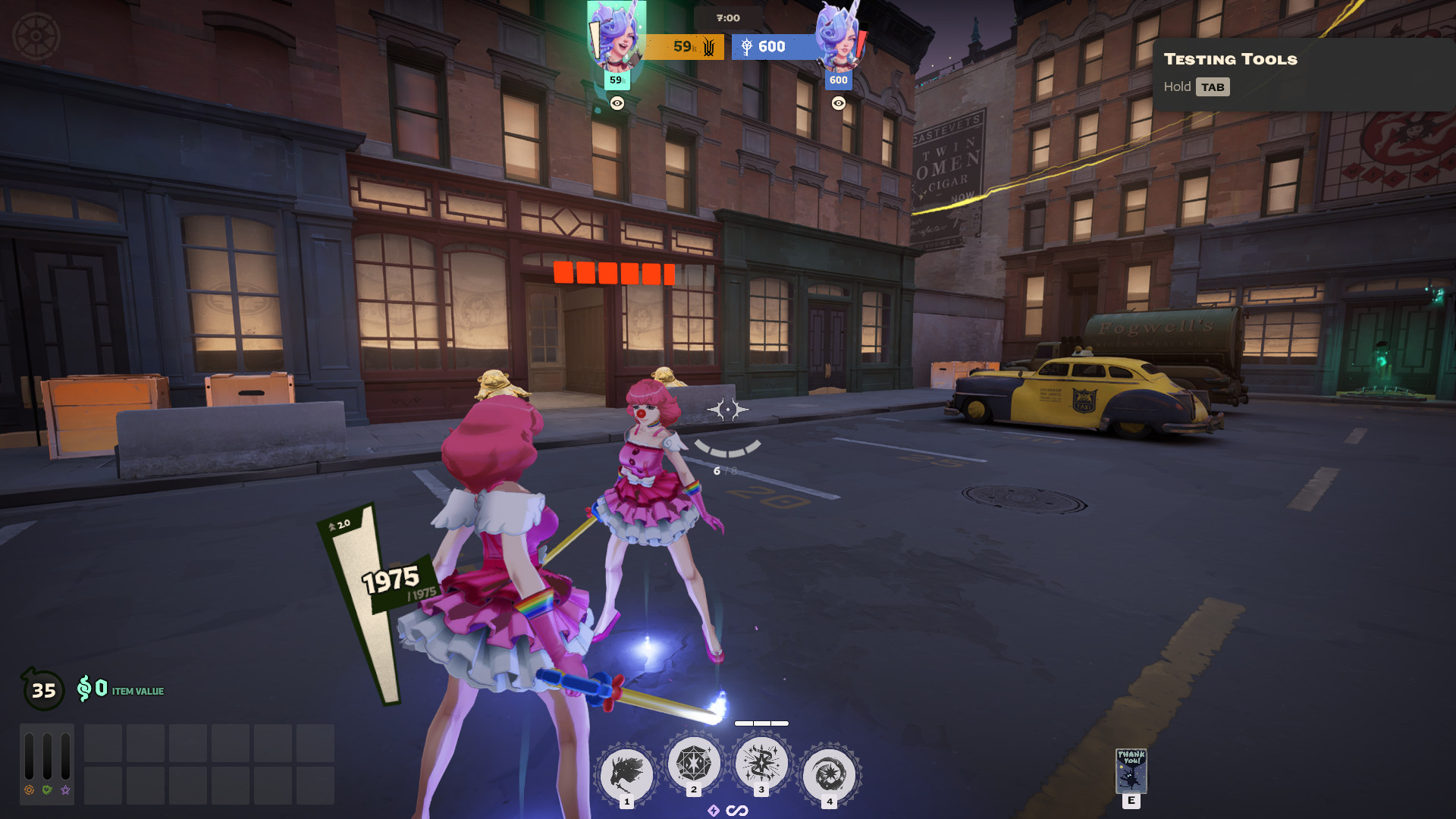
Task: Toggle the eye icon under amber portrait
Action: pyautogui.click(x=617, y=103)
